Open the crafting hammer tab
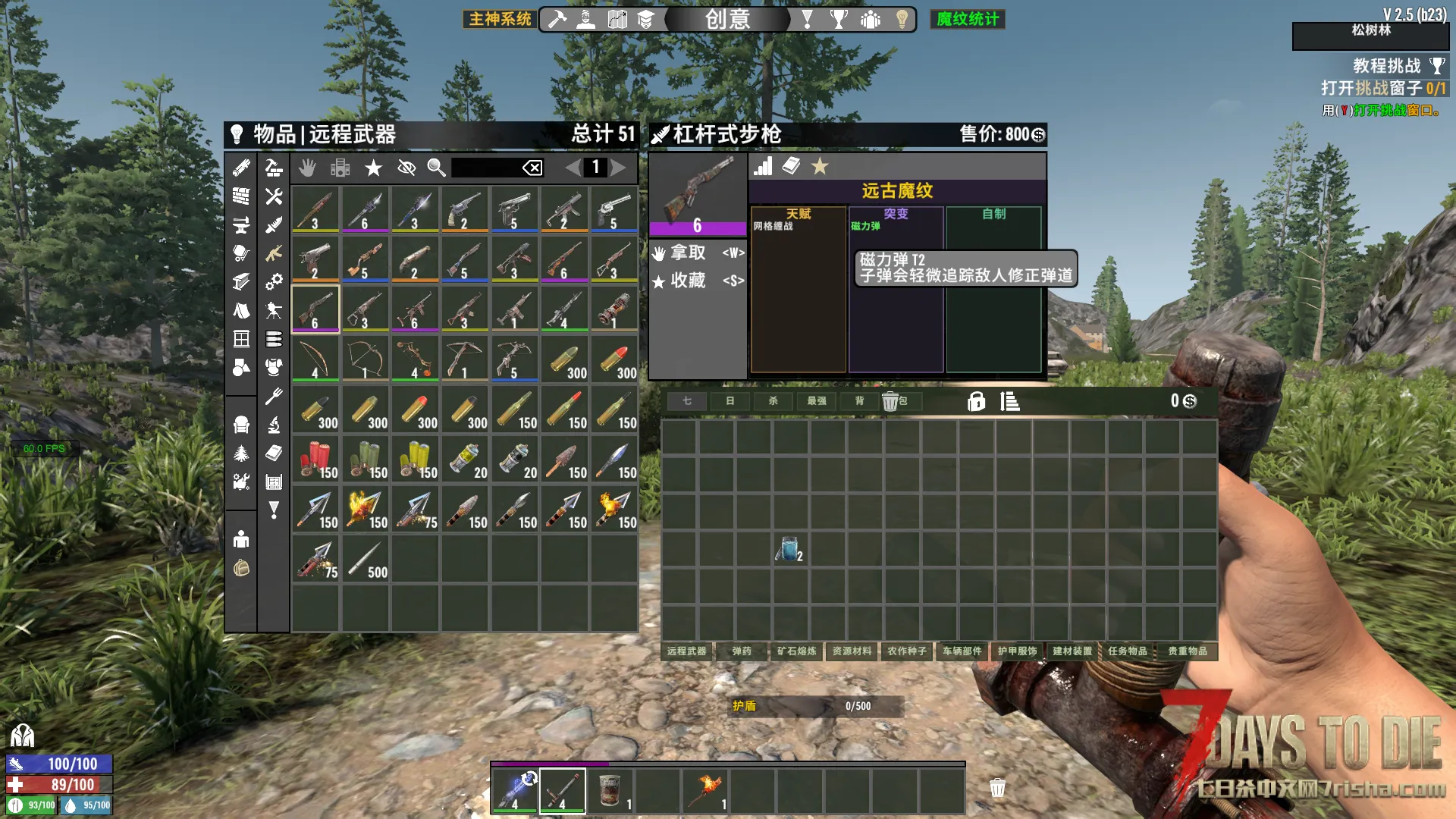Image resolution: width=1456 pixels, height=819 pixels. point(557,19)
